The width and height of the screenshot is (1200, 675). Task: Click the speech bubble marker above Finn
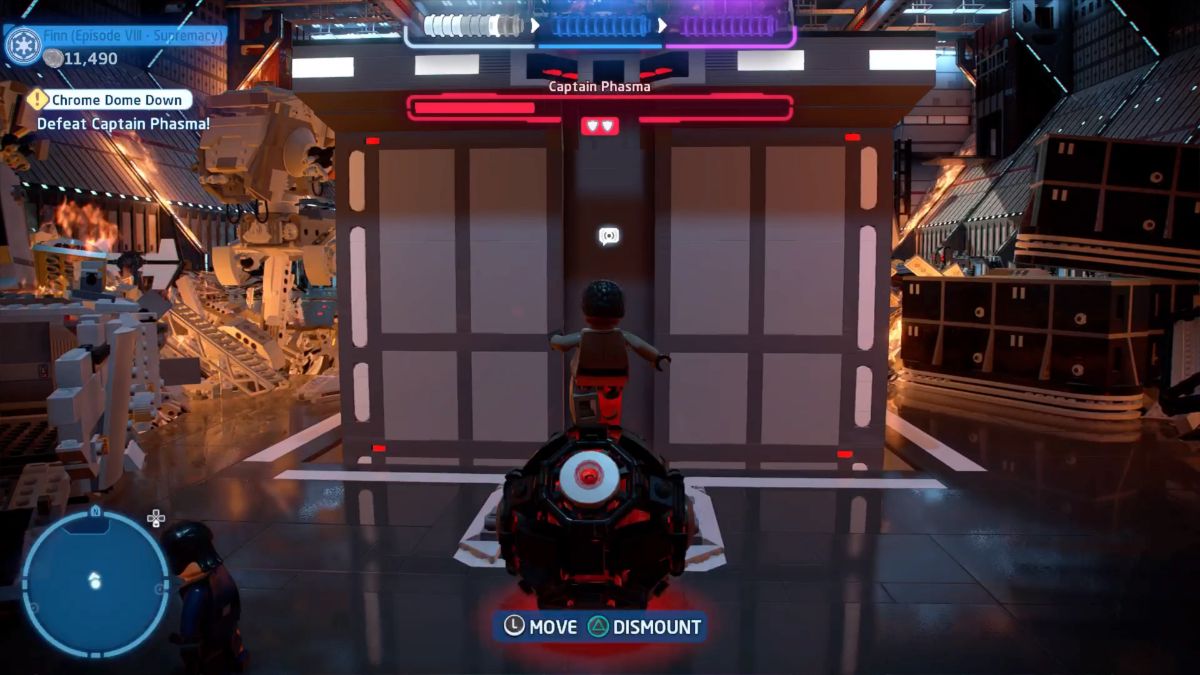[x=608, y=236]
